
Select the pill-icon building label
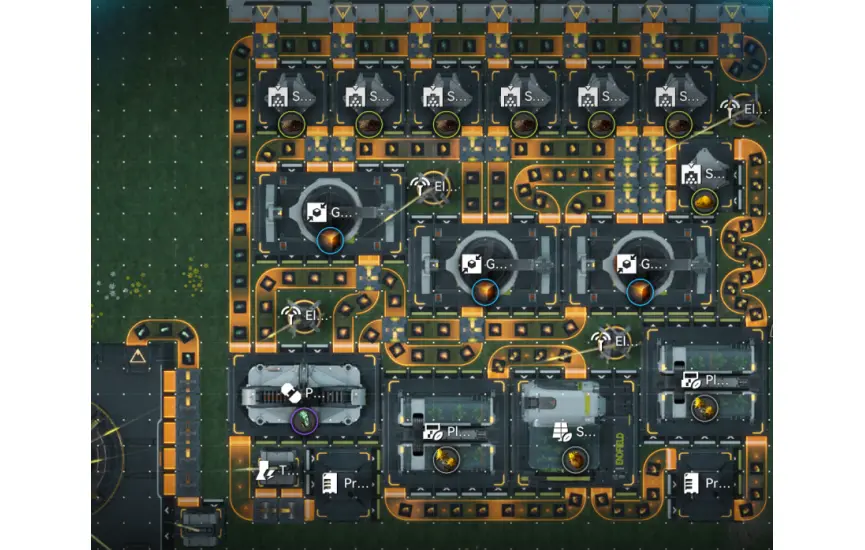(300, 394)
